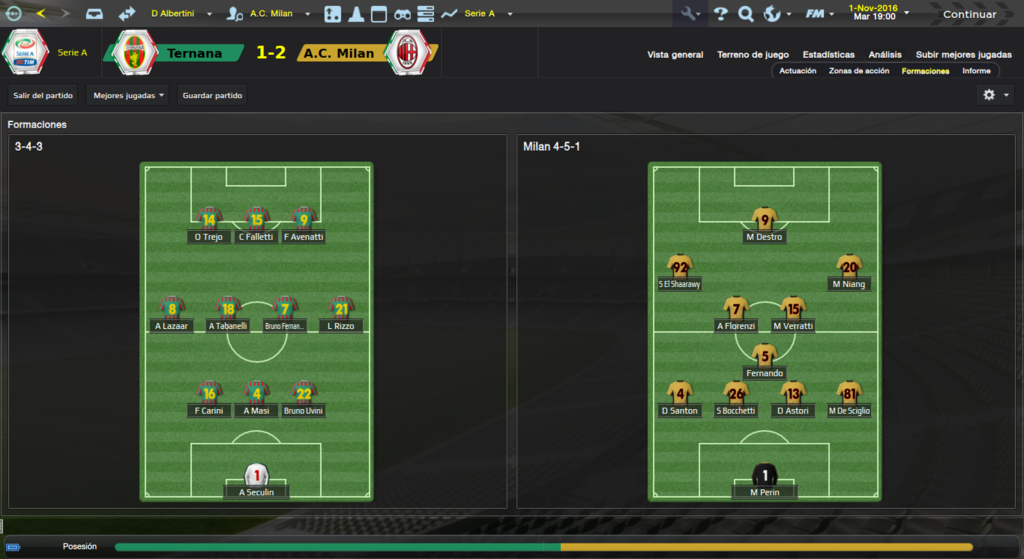Screen dimensions: 1024x559
Task: Open the Zonas de acción sub-tab
Action: point(858,71)
